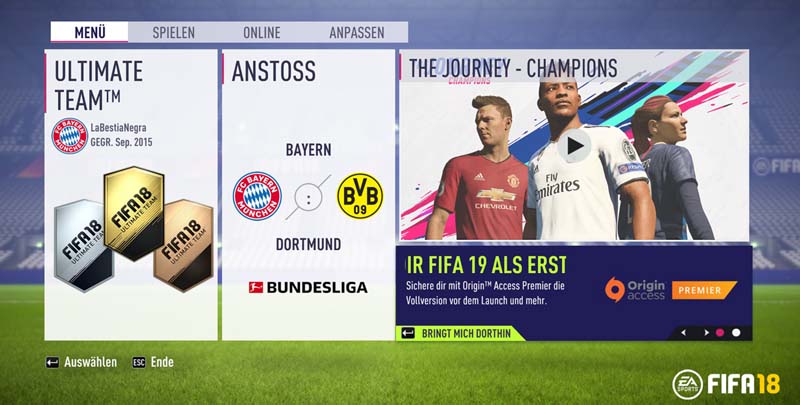The height and width of the screenshot is (405, 800).
Task: Advance the banner with right arrow
Action: (701, 332)
